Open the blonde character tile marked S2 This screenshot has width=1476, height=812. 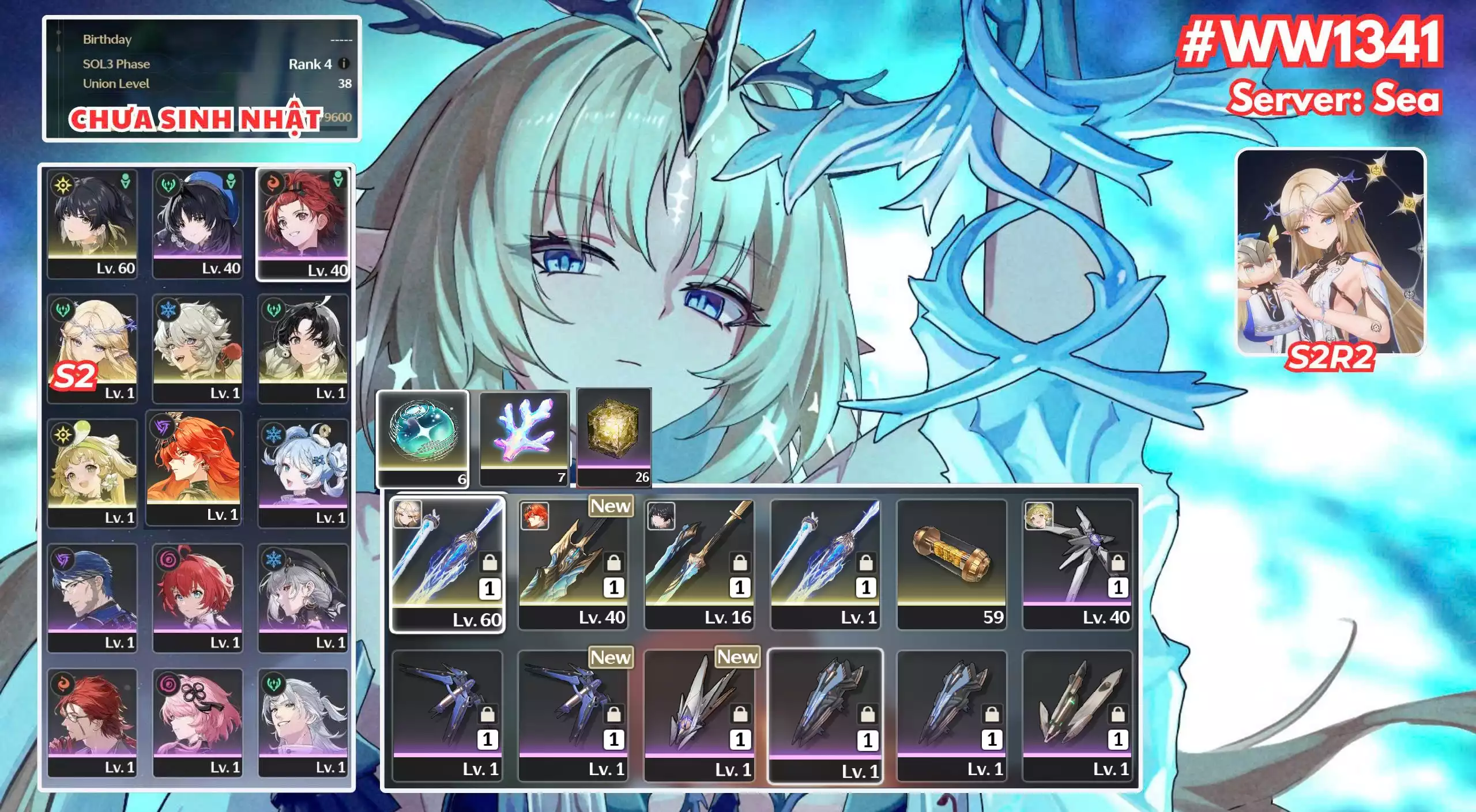point(92,348)
